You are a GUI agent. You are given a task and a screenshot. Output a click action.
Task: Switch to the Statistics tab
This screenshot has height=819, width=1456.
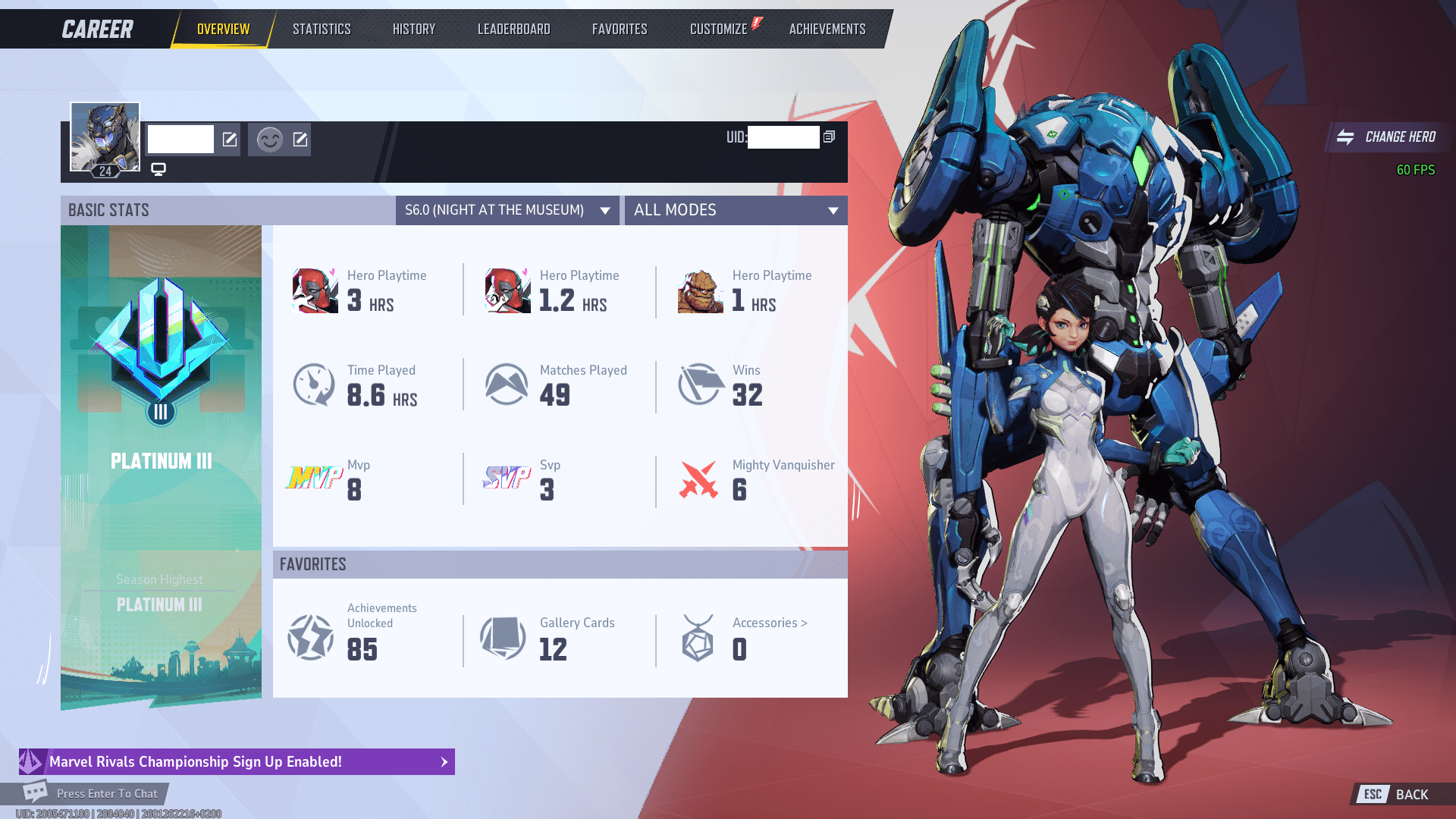322,29
